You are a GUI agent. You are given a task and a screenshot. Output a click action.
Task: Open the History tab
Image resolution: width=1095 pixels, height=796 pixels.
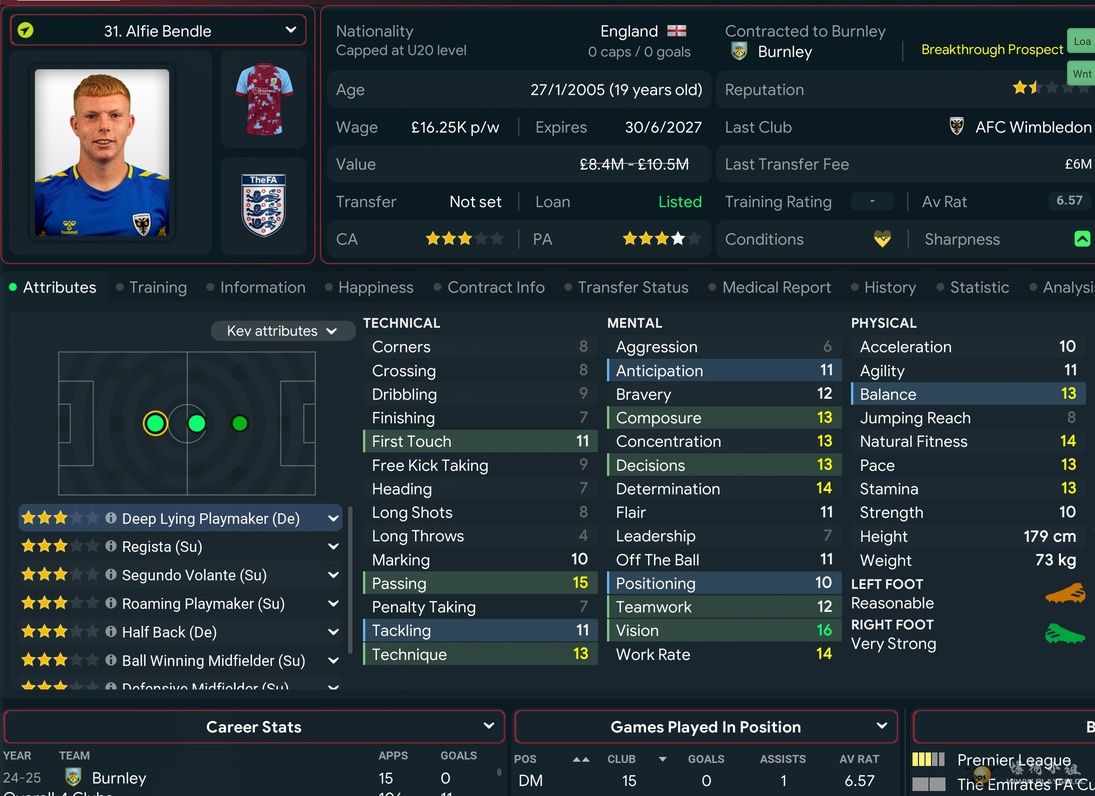click(x=889, y=288)
